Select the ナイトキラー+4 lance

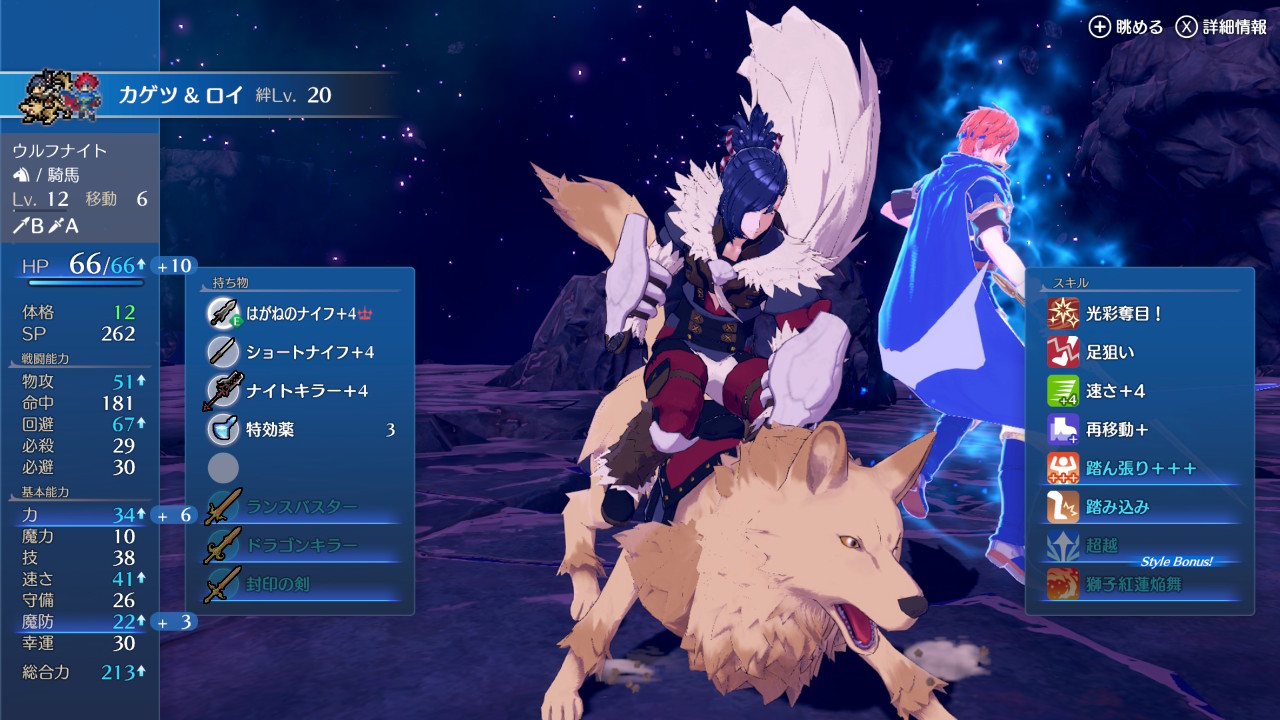(300, 391)
